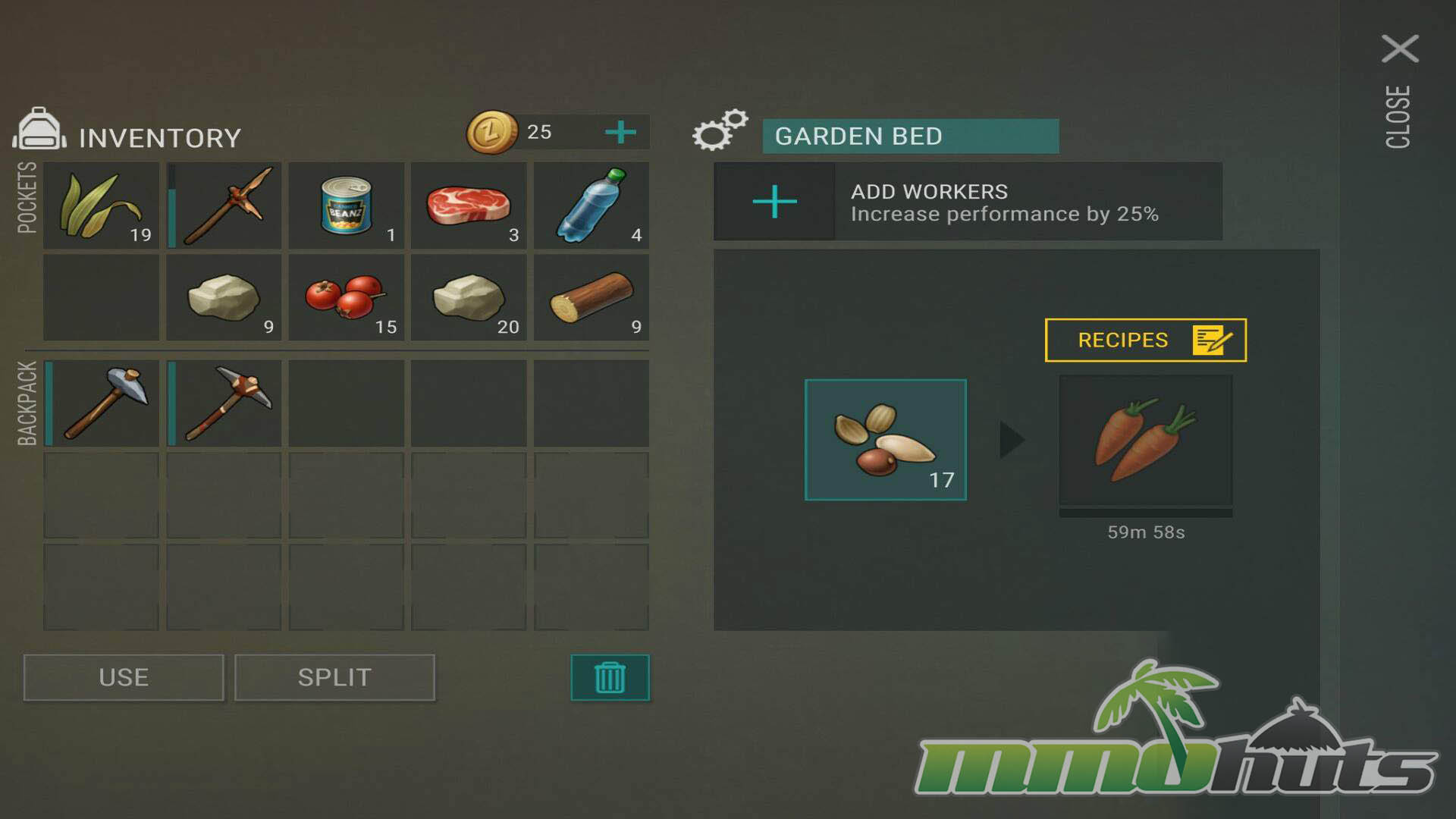This screenshot has width=1456, height=819.
Task: Select the hatchet in the backpack
Action: coord(102,403)
